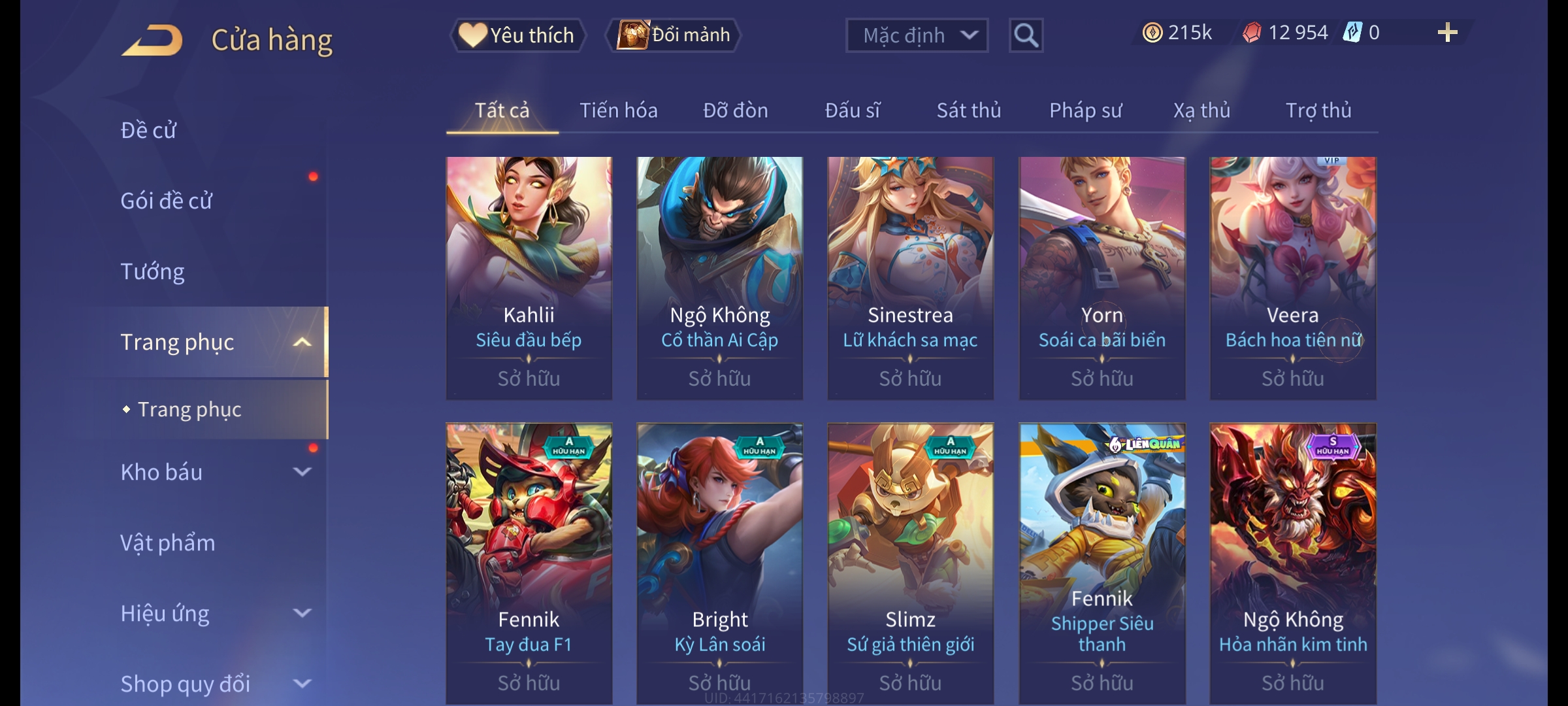Open the Vật phẩm items menu

pos(167,543)
